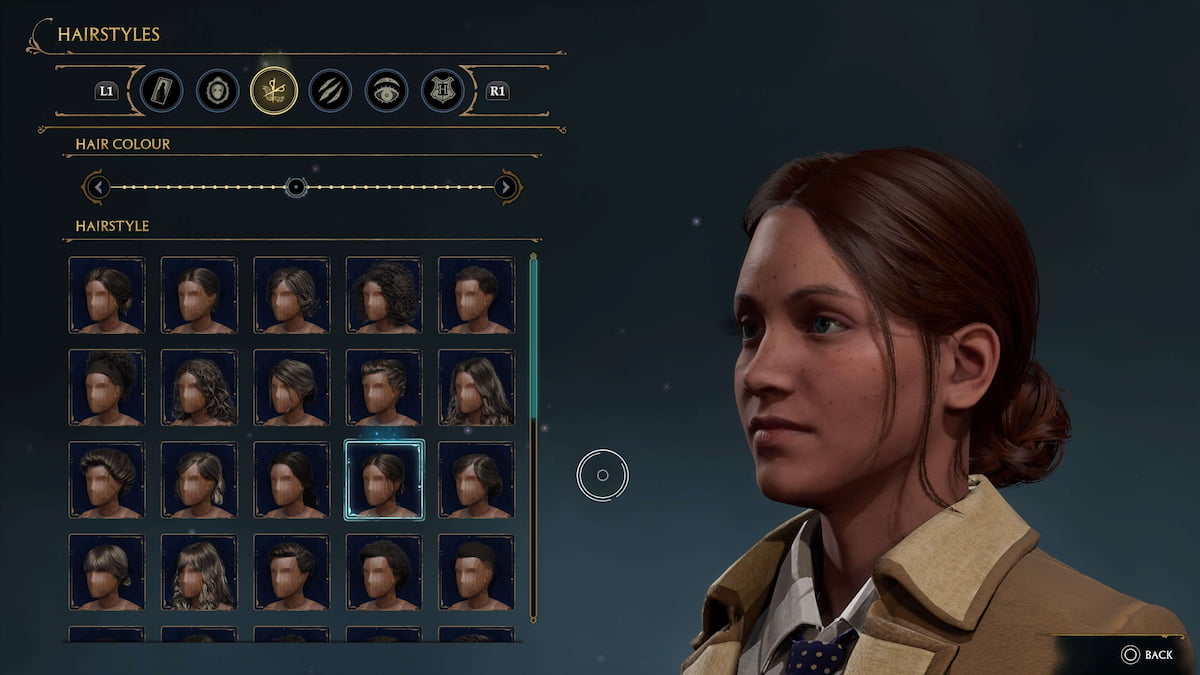Choose the straight fringe bob hairstyle

107,572
